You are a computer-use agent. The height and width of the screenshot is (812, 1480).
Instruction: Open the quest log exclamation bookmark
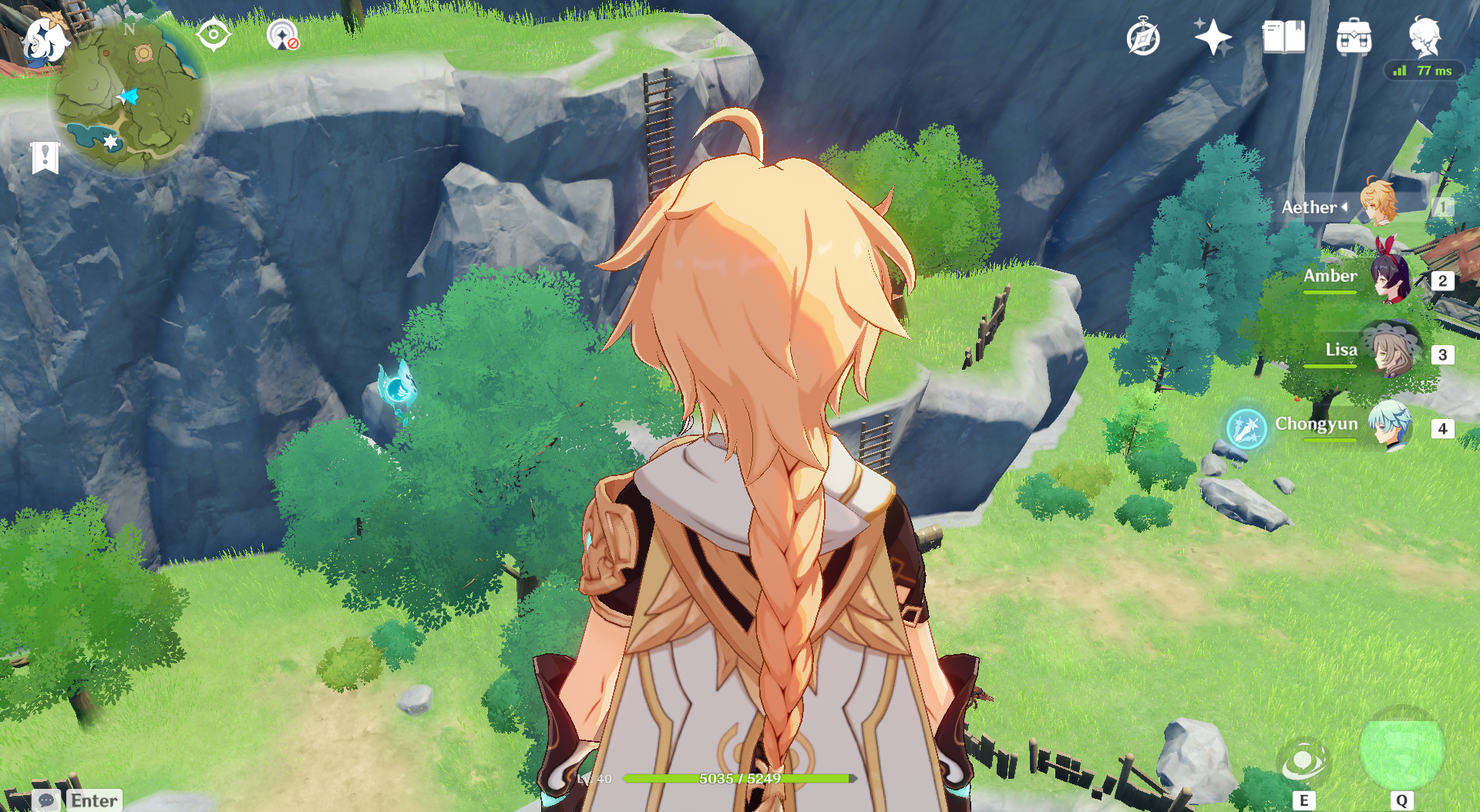coord(45,157)
